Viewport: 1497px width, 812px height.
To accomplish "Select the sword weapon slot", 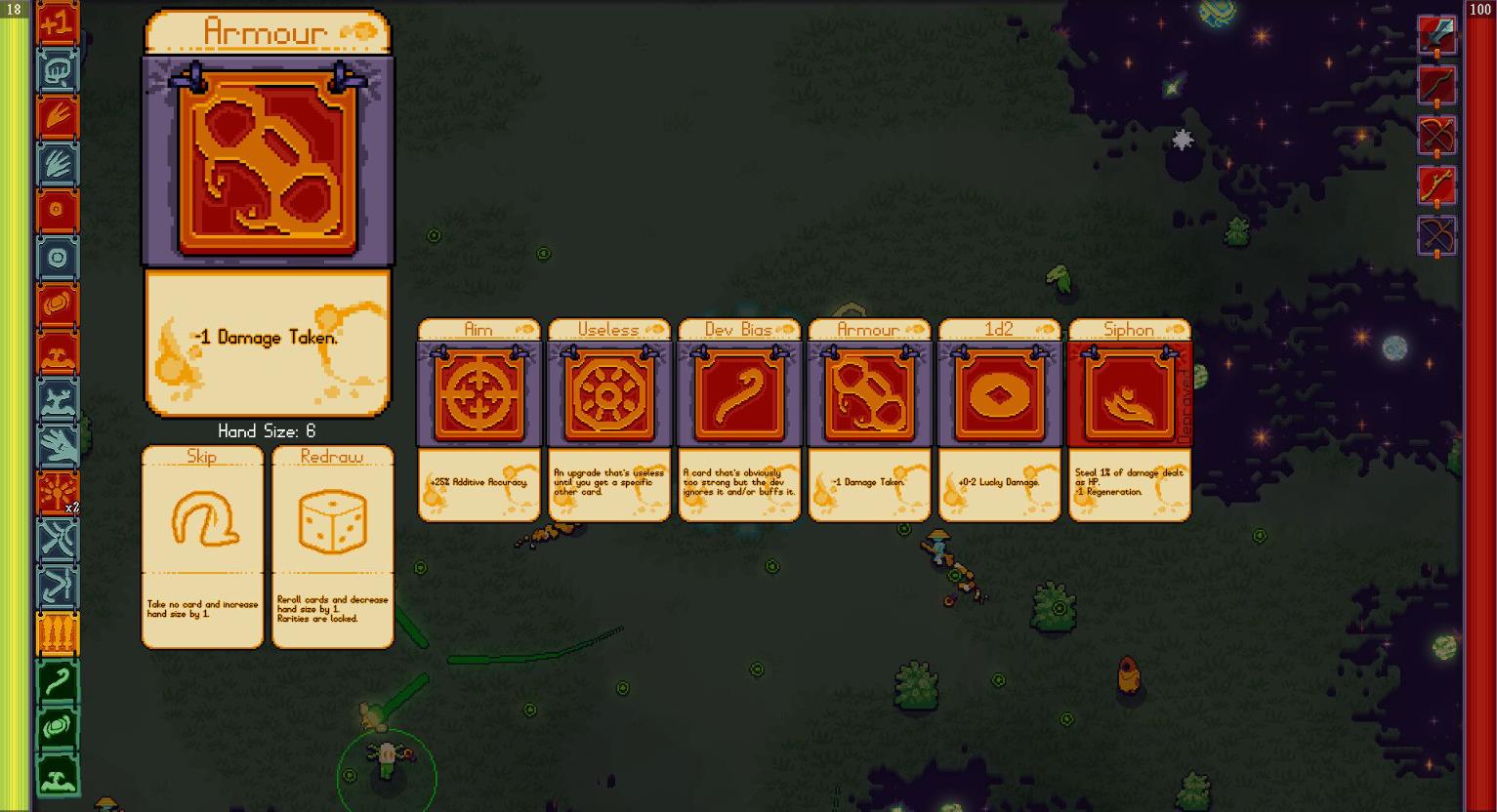I will [x=1437, y=36].
